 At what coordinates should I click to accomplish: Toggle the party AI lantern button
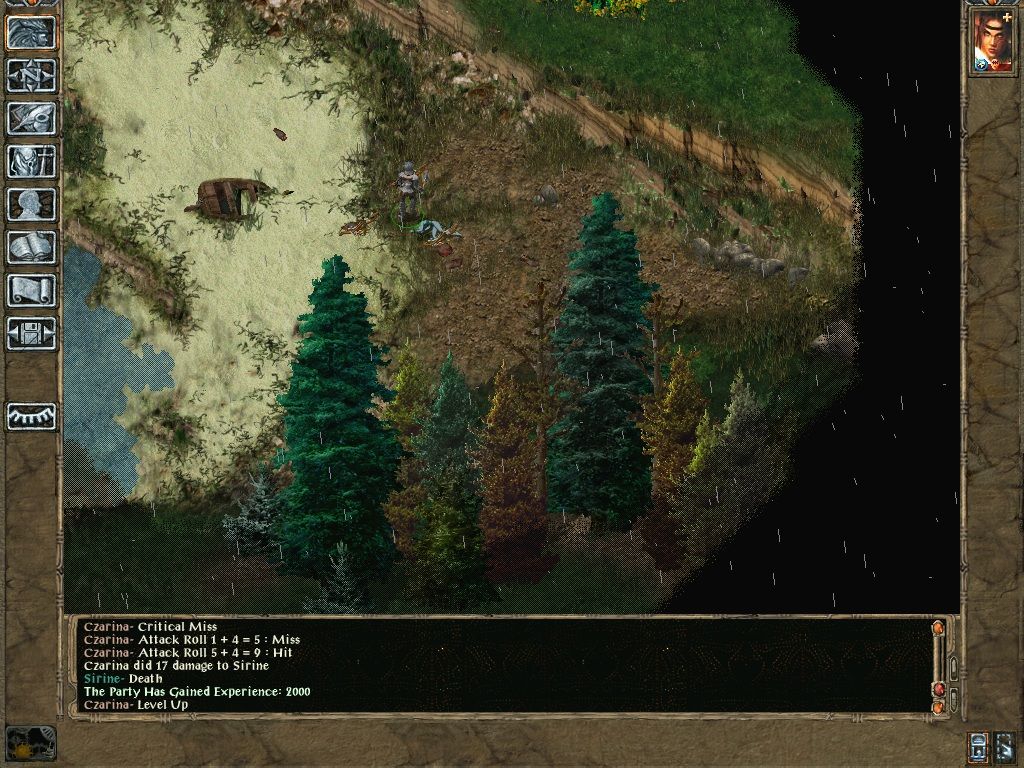pyautogui.click(x=978, y=746)
